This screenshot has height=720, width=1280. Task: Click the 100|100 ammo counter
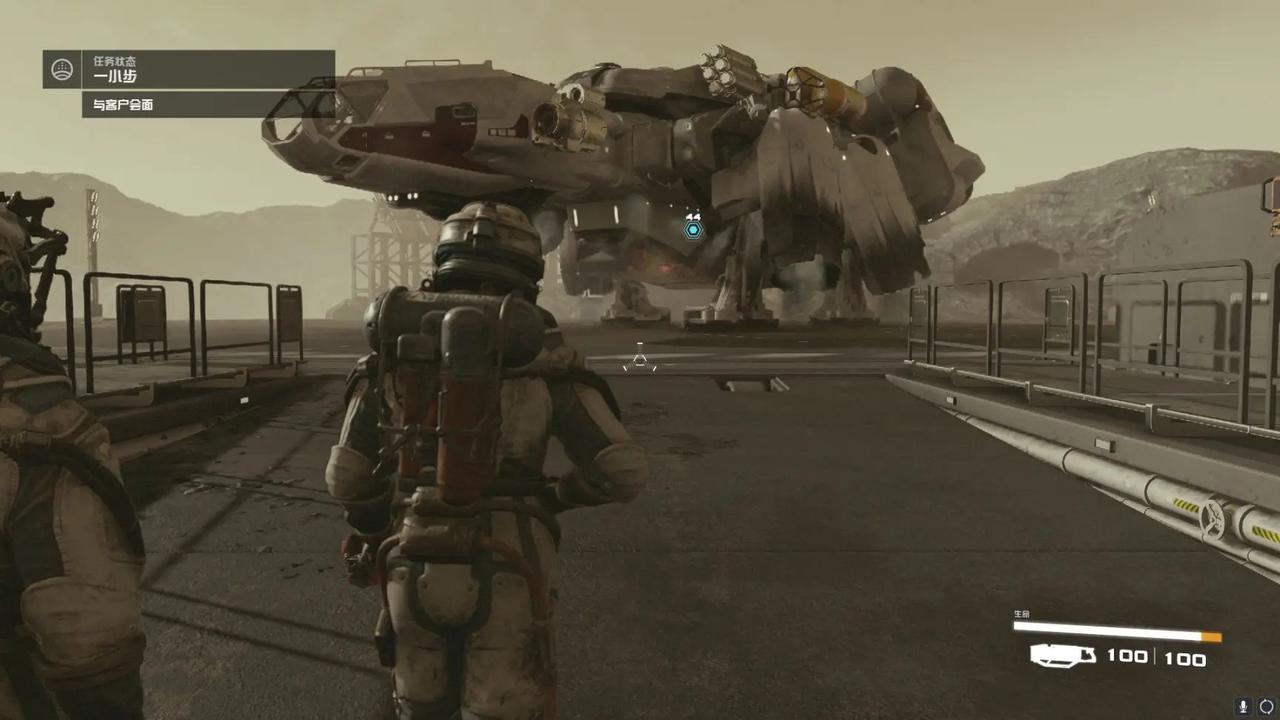coord(1158,657)
